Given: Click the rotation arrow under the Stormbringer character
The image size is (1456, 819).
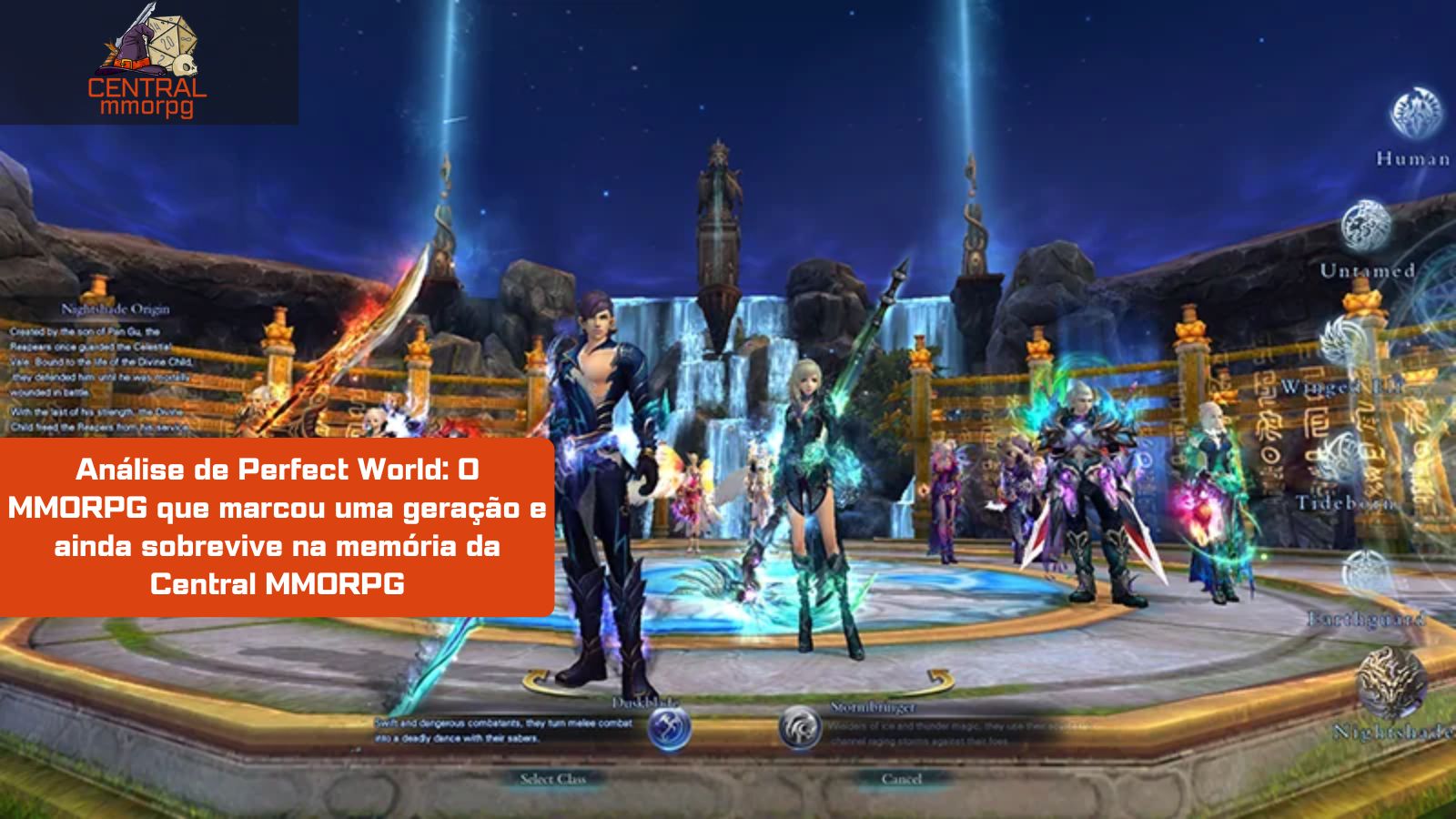Looking at the screenshot, I should click(x=939, y=675).
